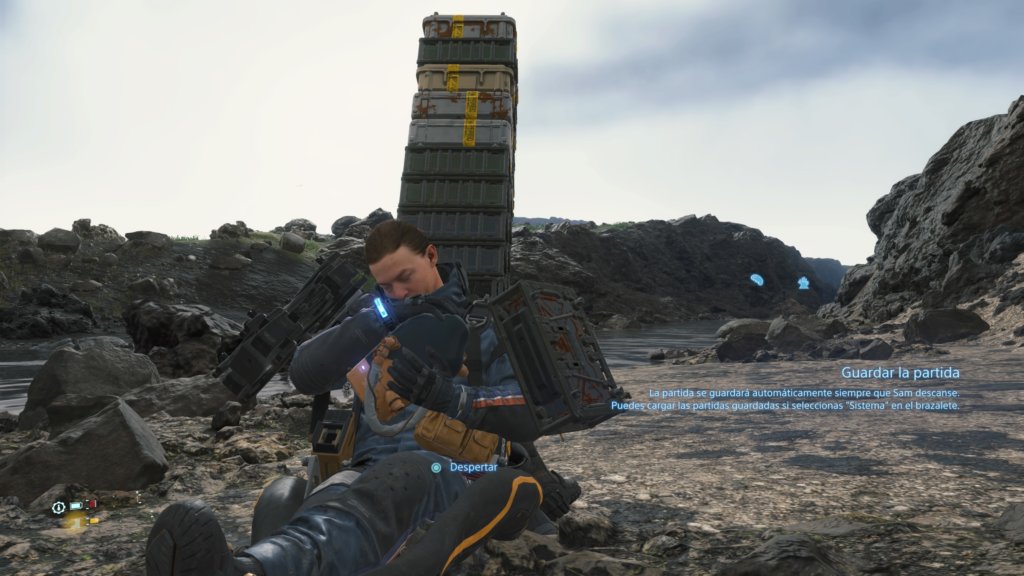Image resolution: width=1024 pixels, height=576 pixels.
Task: Choose the Despertar wake-up option
Action: coord(466,467)
